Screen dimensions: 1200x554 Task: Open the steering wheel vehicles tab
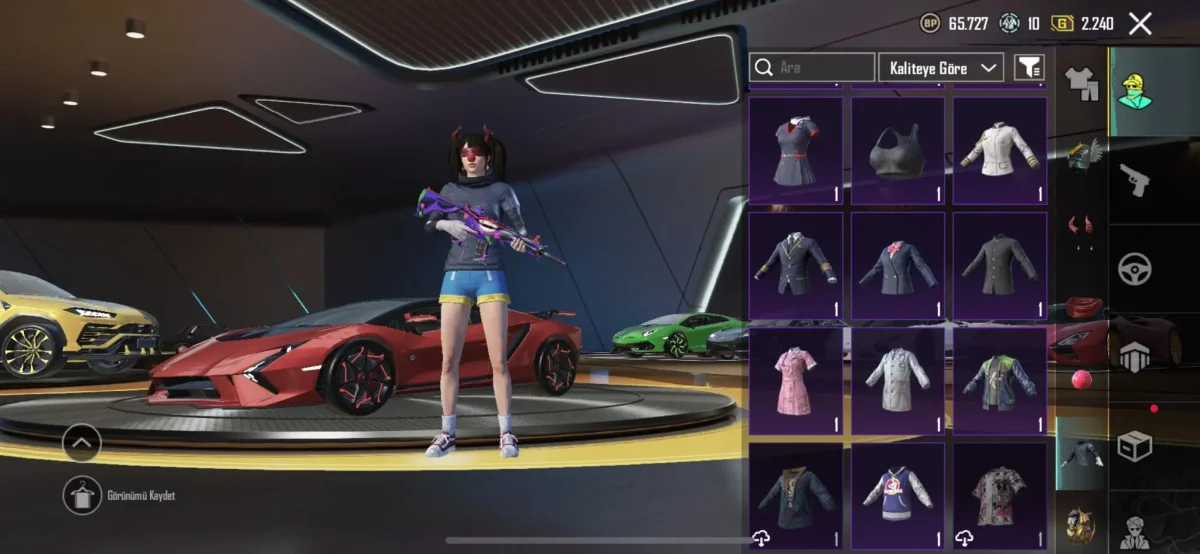pos(1135,268)
